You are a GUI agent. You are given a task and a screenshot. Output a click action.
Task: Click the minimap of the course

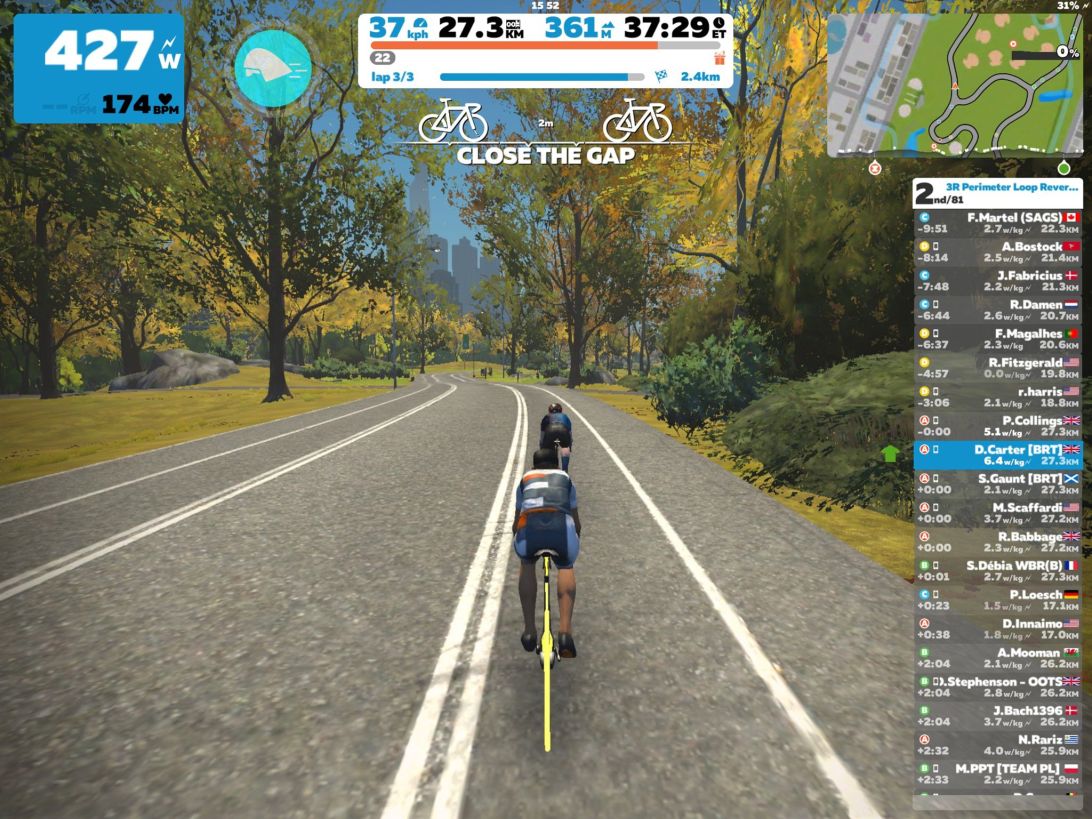[953, 84]
